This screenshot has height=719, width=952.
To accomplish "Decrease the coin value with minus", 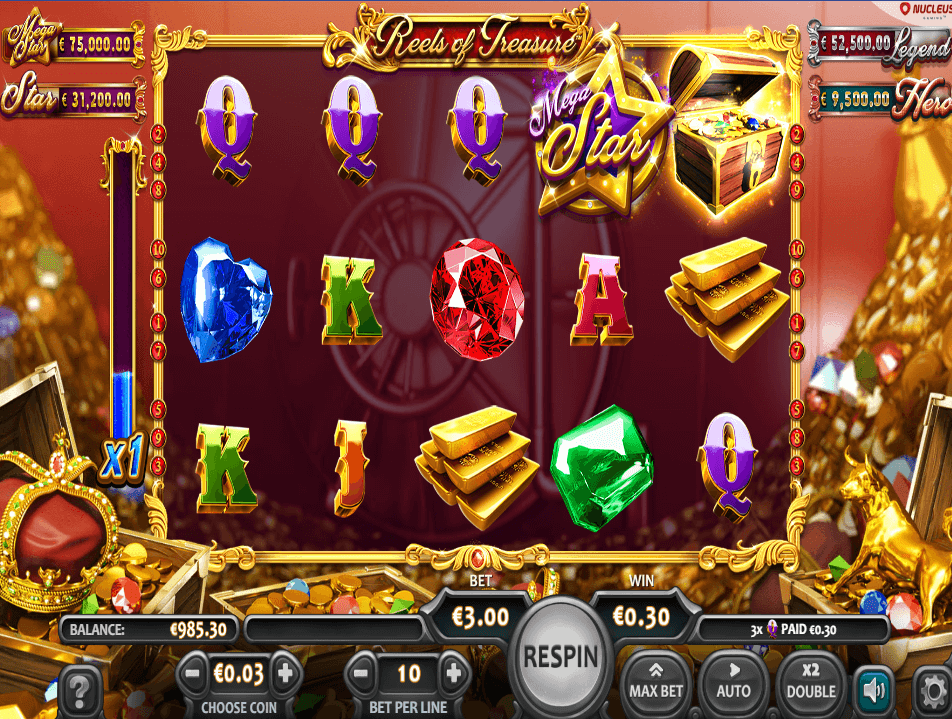I will click(194, 672).
